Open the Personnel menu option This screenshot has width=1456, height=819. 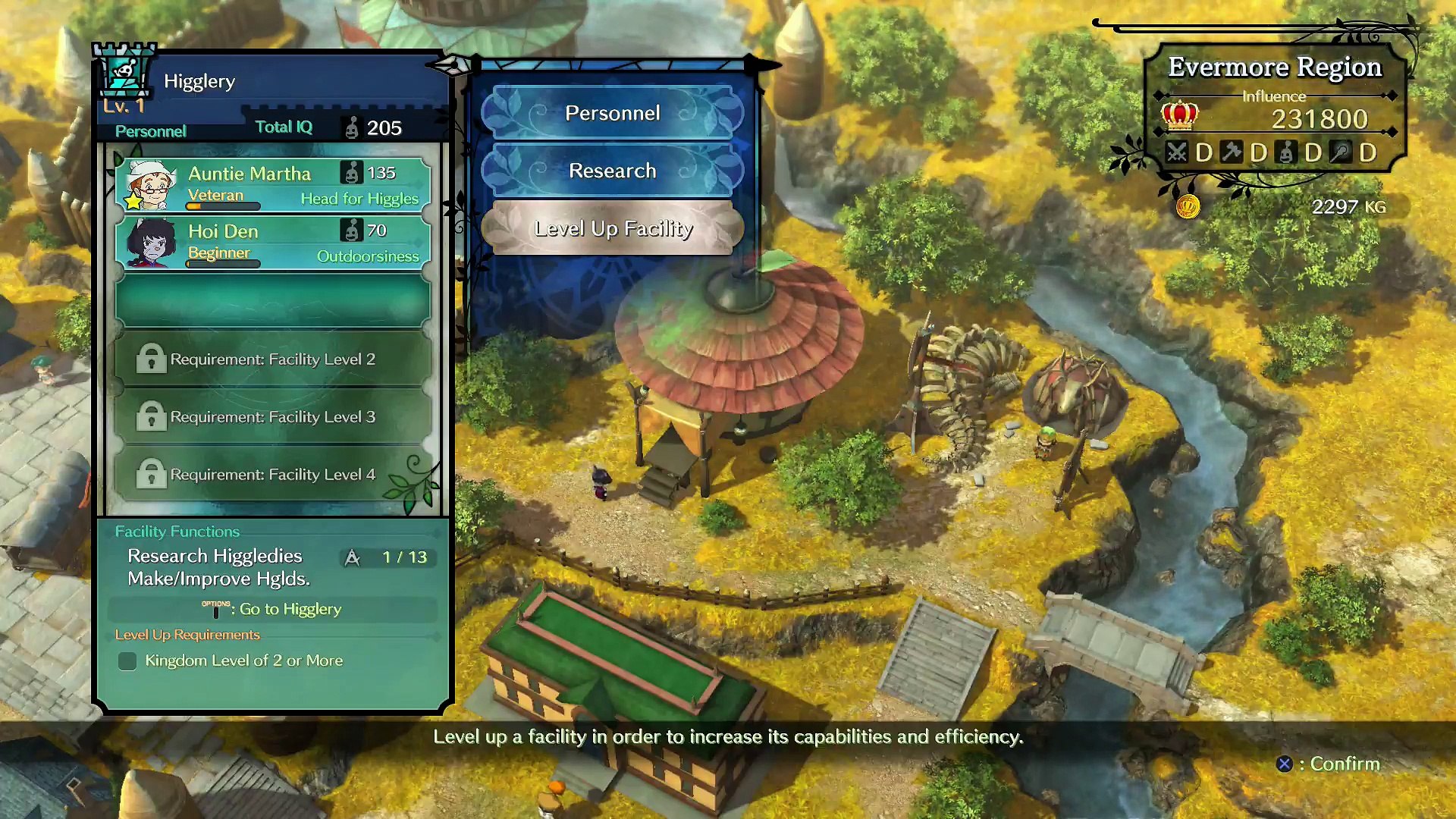(x=612, y=113)
